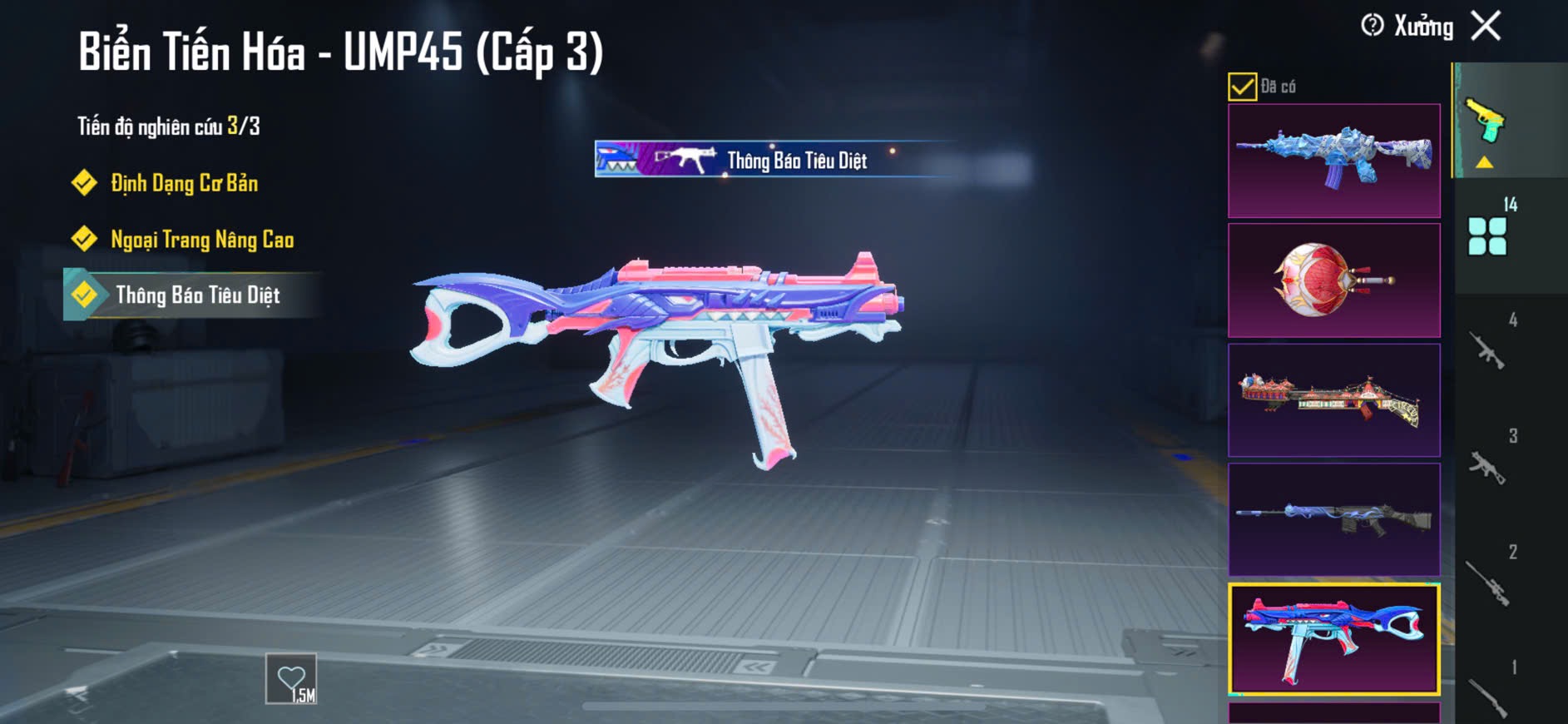Close the weapon workshop screen
1568x724 pixels.
click(x=1486, y=26)
